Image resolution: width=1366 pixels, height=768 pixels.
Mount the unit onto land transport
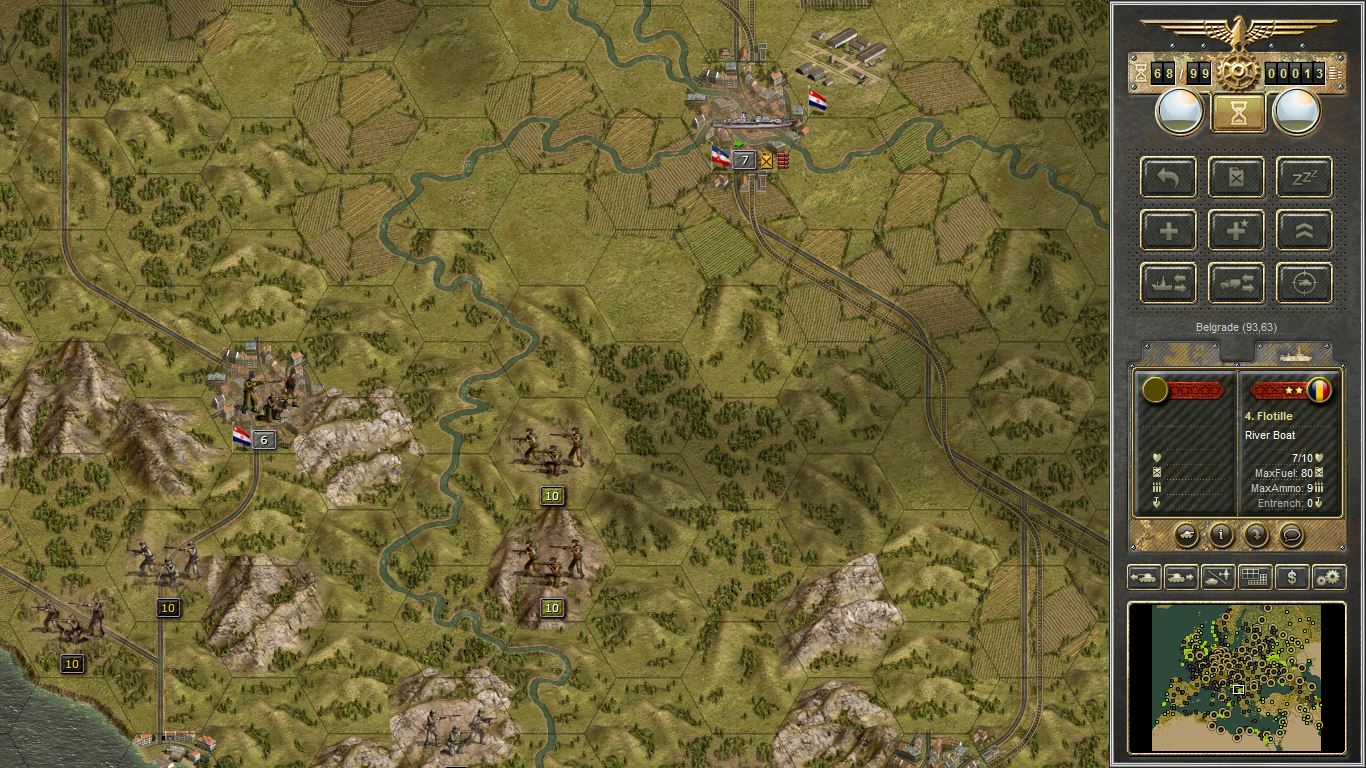click(x=1236, y=283)
